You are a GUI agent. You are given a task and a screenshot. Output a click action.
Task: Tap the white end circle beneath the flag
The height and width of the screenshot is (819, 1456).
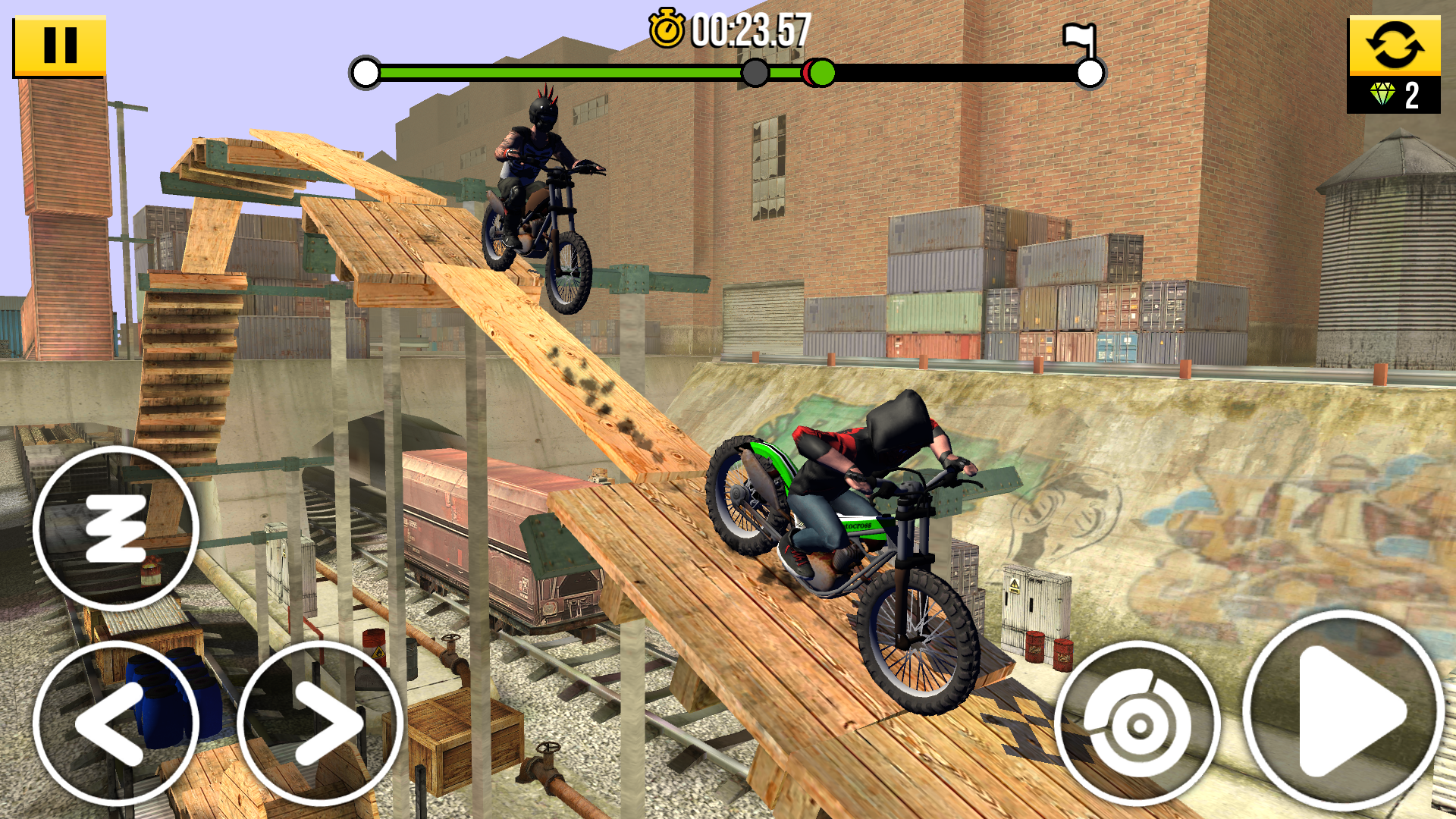(x=1090, y=74)
